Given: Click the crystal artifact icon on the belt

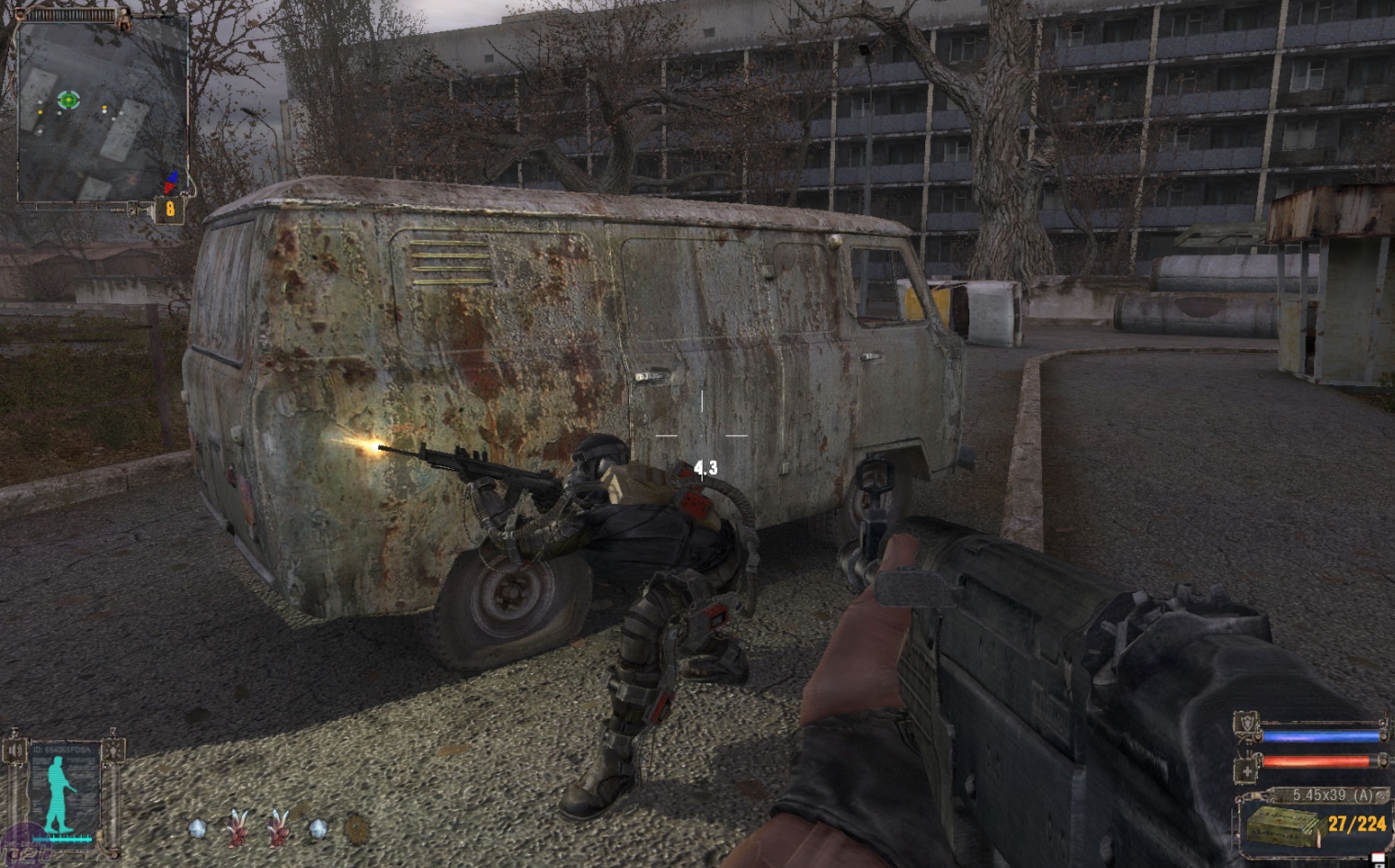Looking at the screenshot, I should point(199,829).
